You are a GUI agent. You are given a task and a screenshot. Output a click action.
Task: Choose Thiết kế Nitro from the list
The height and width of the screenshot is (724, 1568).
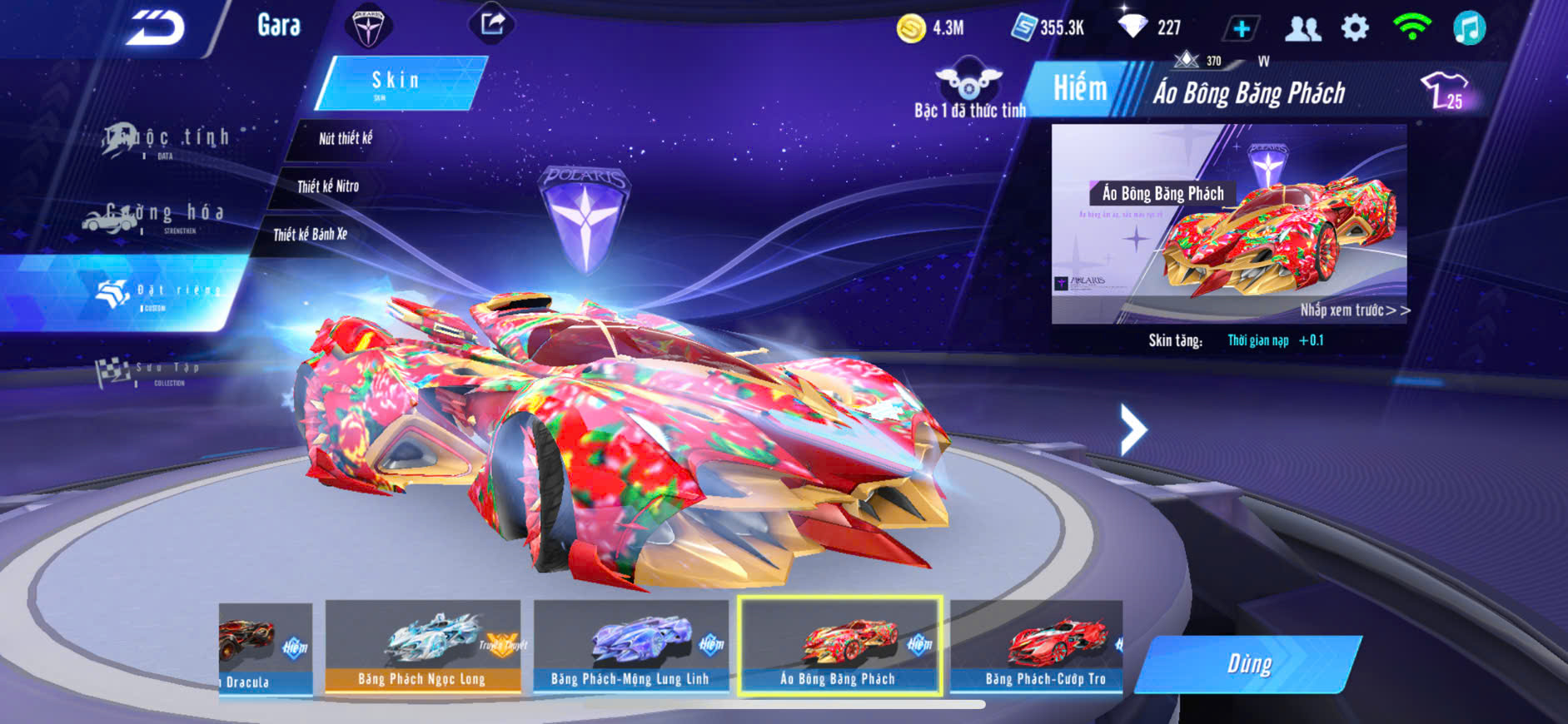[328, 186]
